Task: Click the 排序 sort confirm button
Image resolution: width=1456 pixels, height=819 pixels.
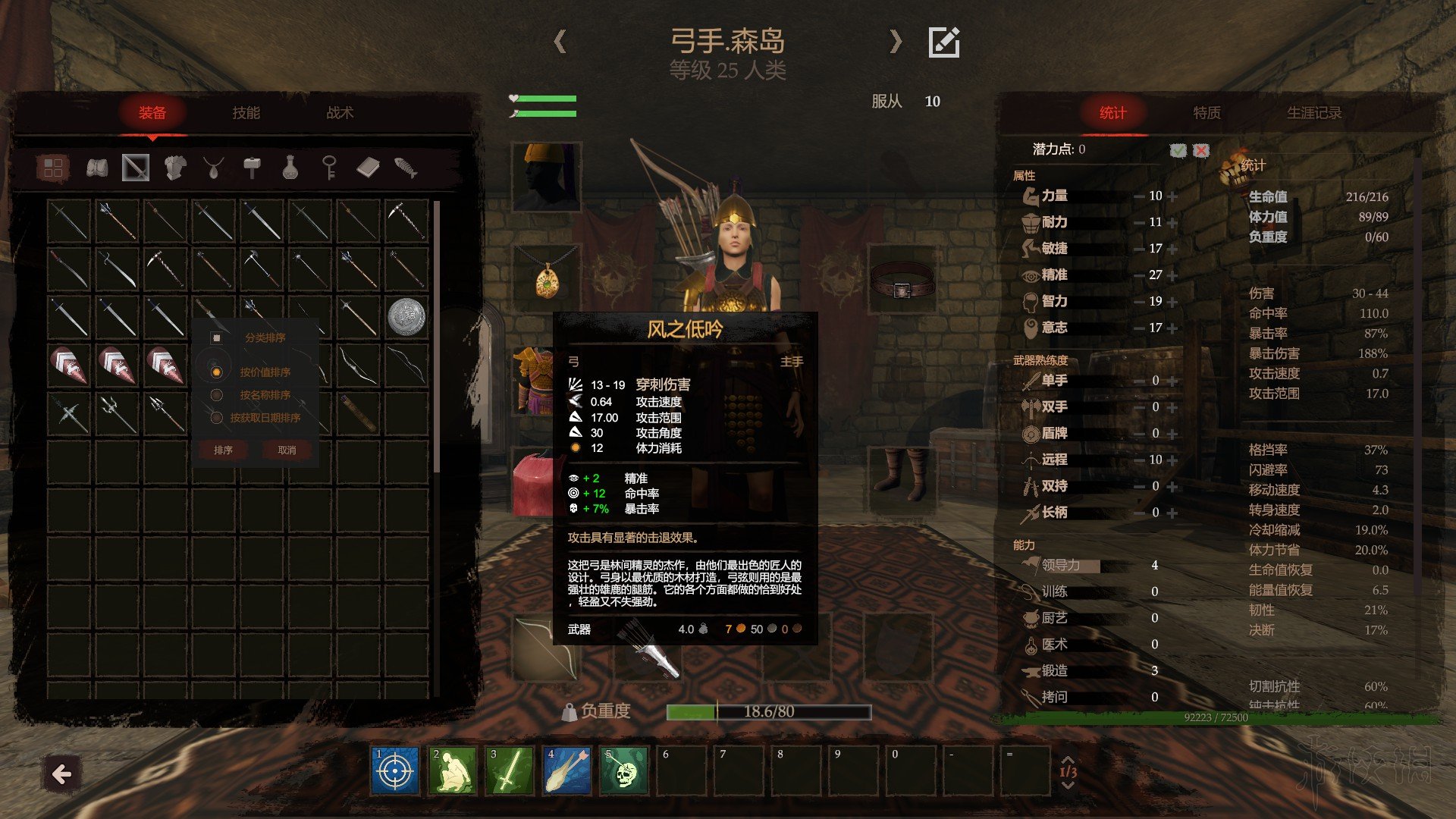Action: click(223, 450)
